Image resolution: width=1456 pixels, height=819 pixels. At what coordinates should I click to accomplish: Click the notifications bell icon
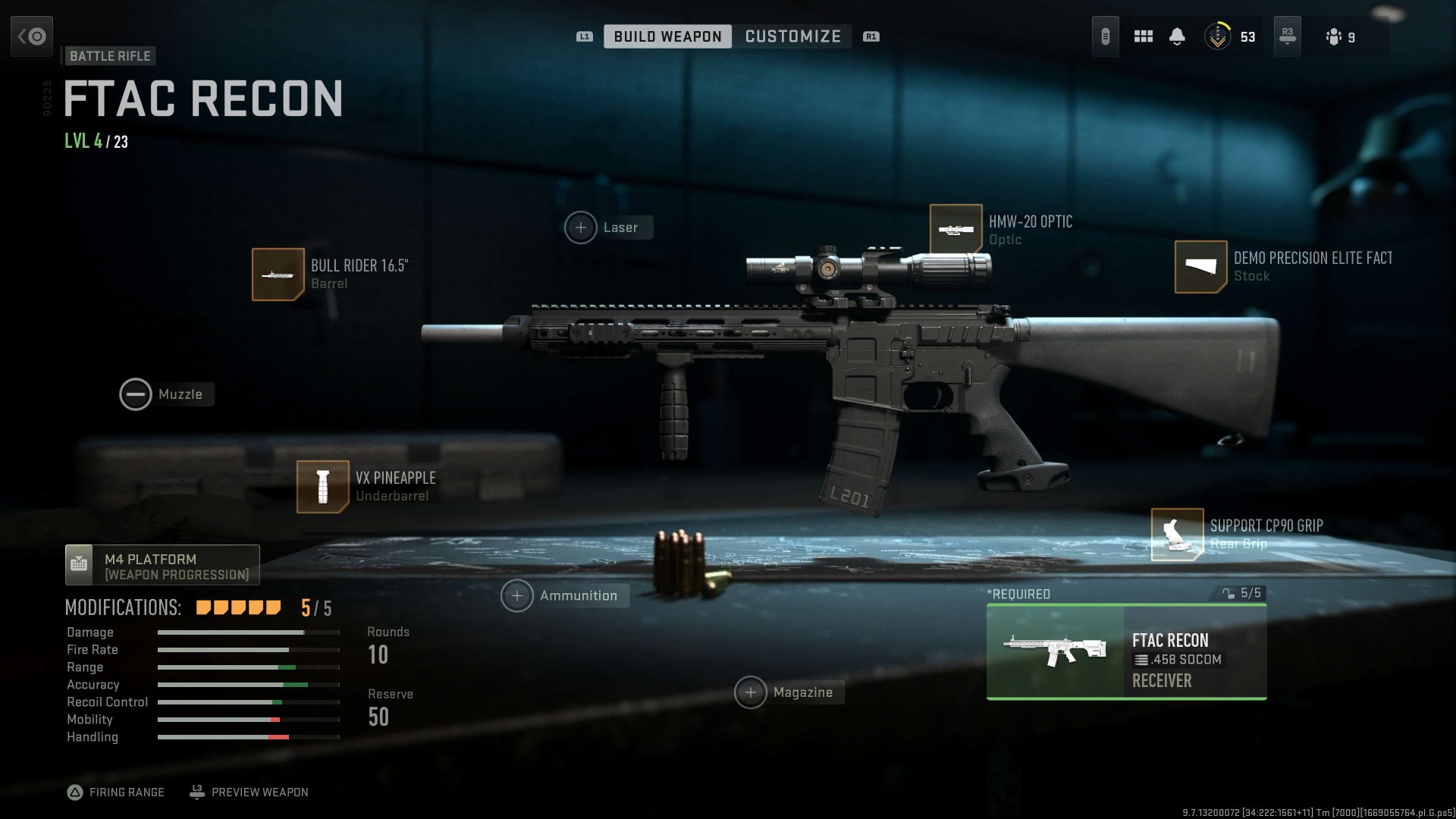(1178, 36)
